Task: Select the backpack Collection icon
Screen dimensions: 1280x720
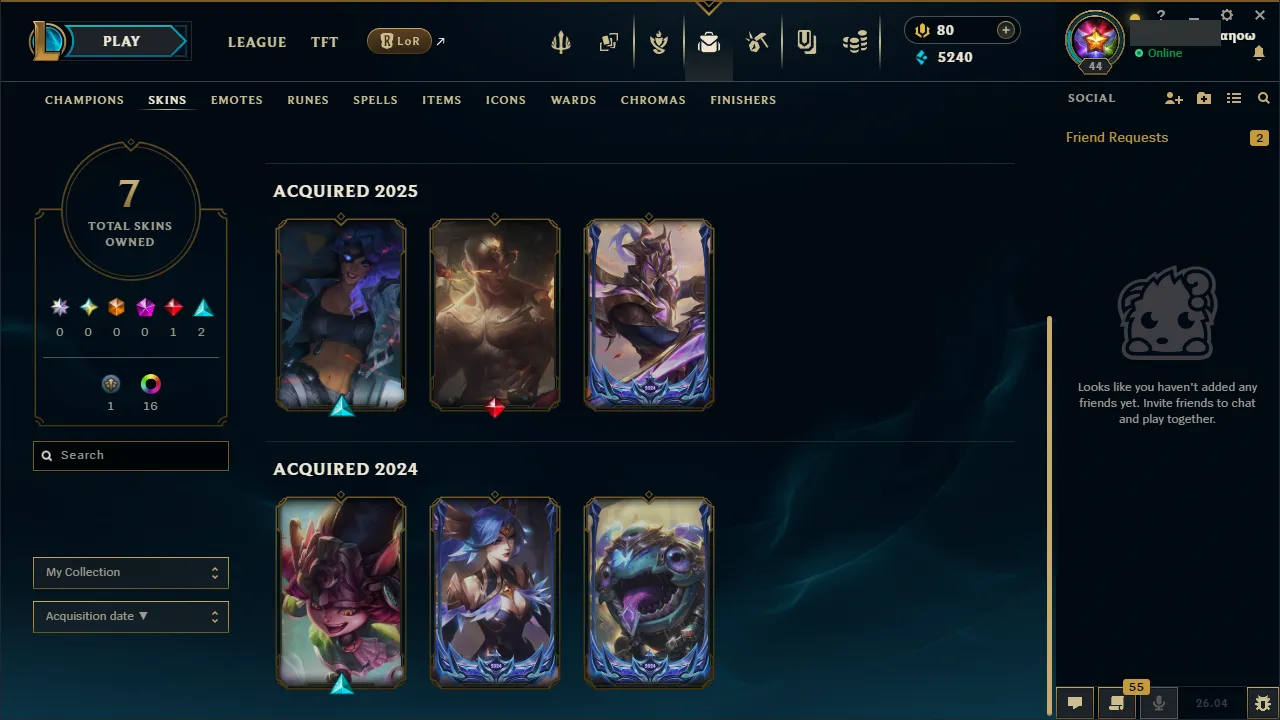Action: click(708, 41)
